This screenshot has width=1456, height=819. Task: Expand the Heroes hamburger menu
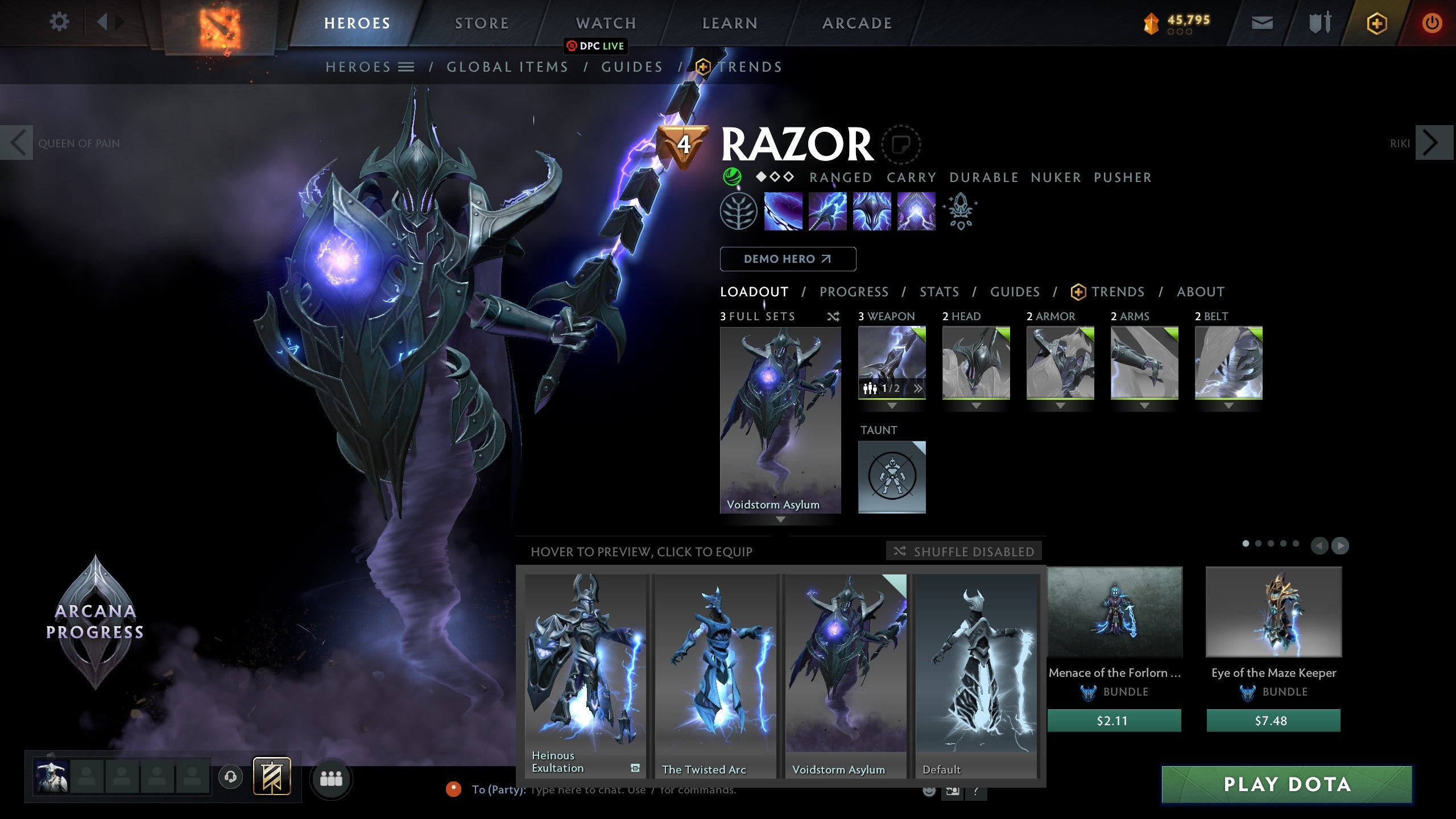[407, 67]
